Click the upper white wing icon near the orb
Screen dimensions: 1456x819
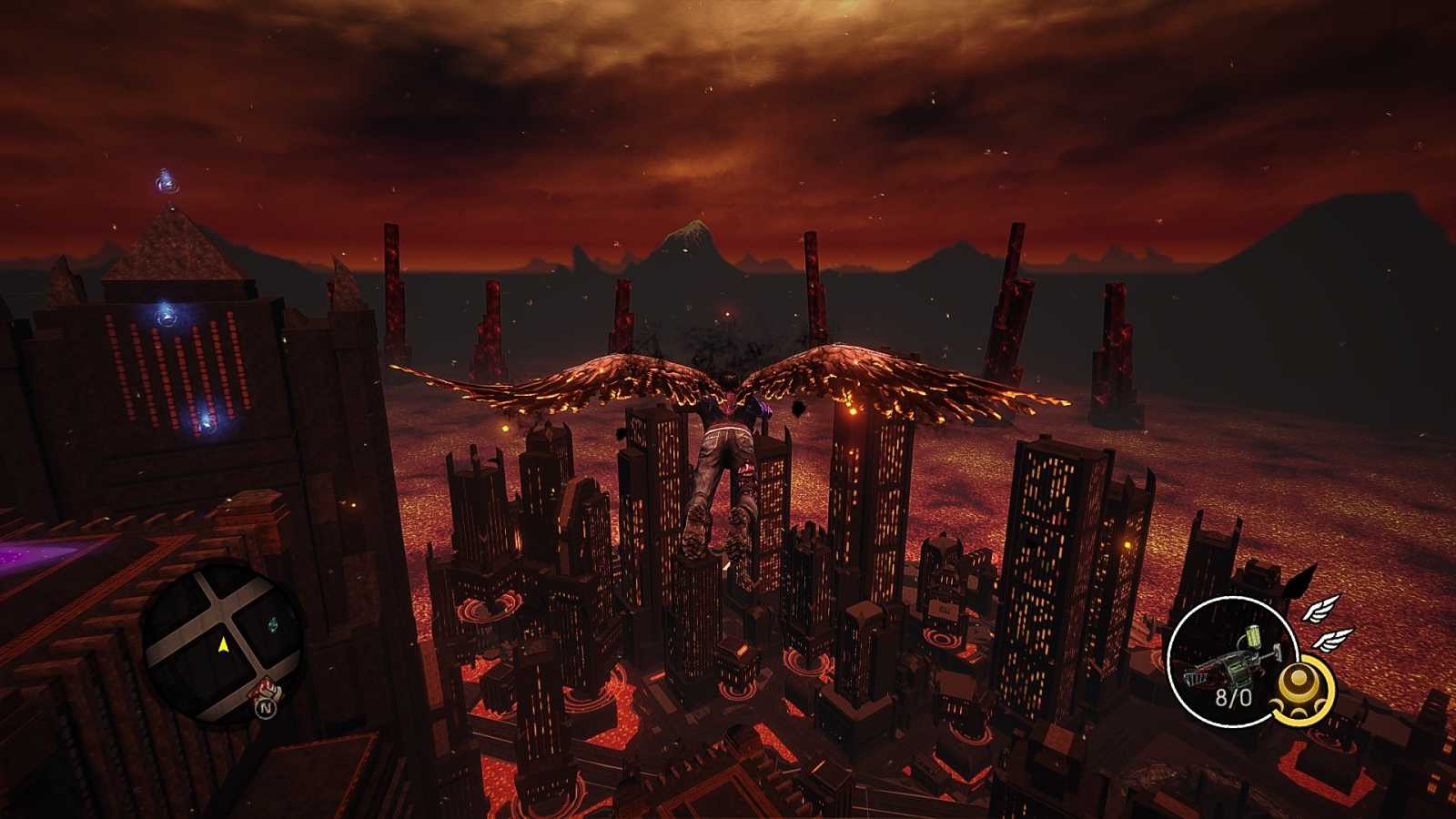1320,612
